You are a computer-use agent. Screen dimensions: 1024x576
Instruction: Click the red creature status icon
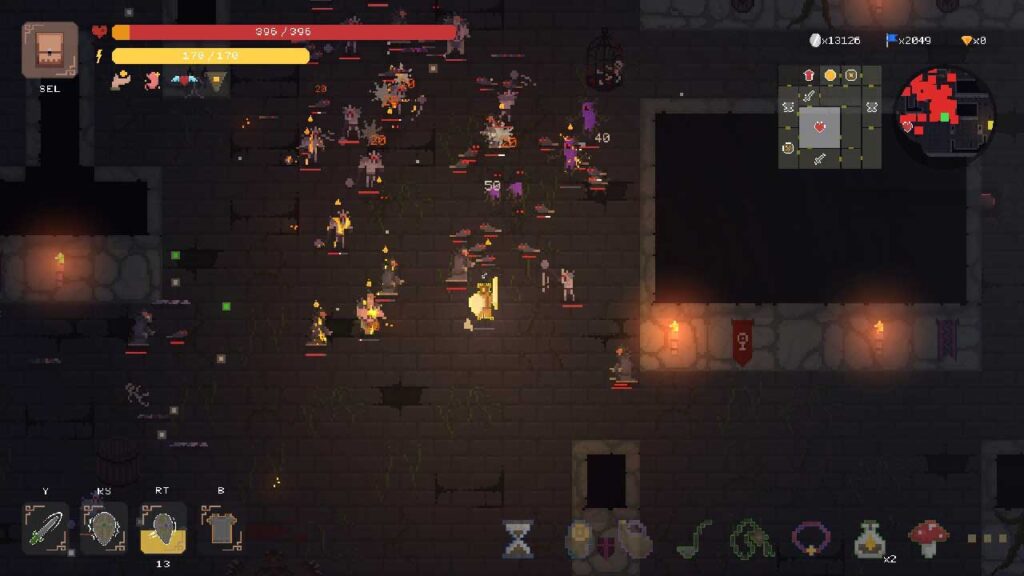tap(152, 80)
